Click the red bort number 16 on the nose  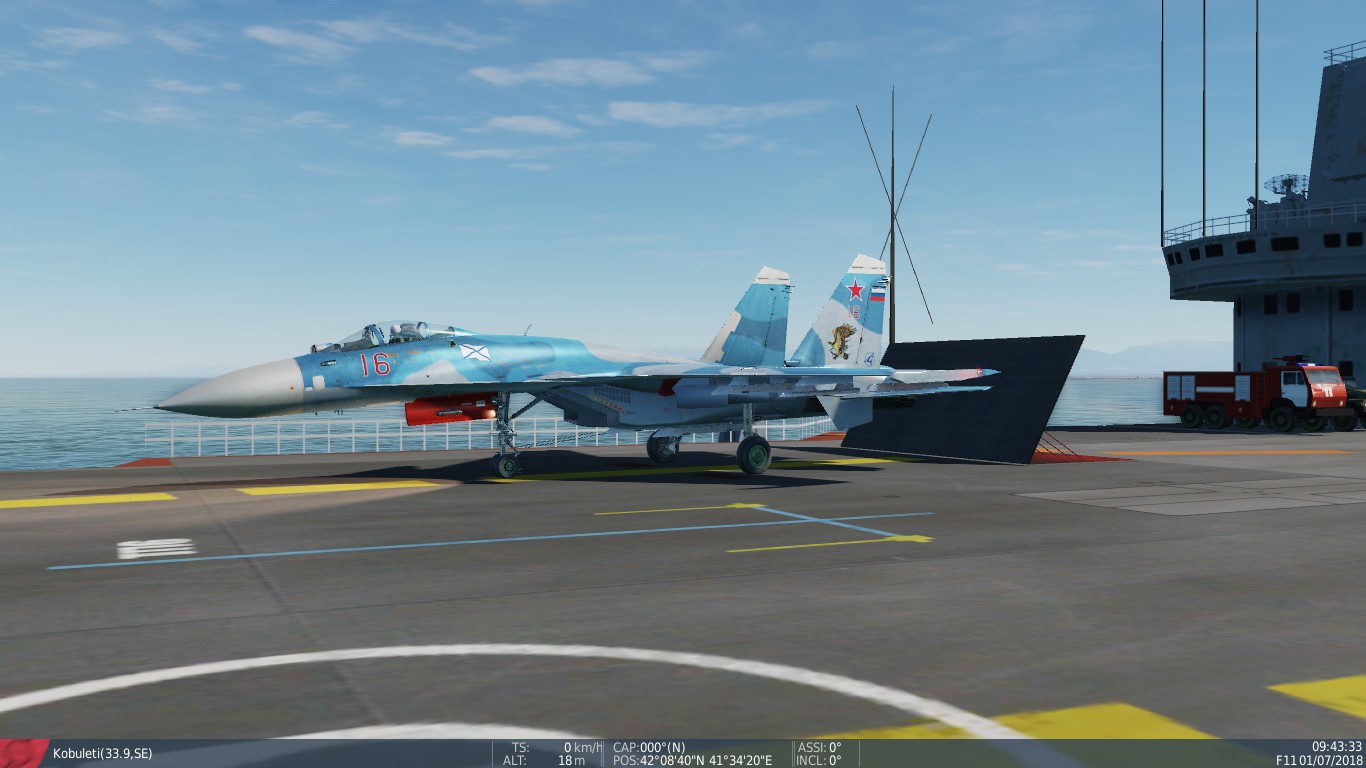point(374,364)
